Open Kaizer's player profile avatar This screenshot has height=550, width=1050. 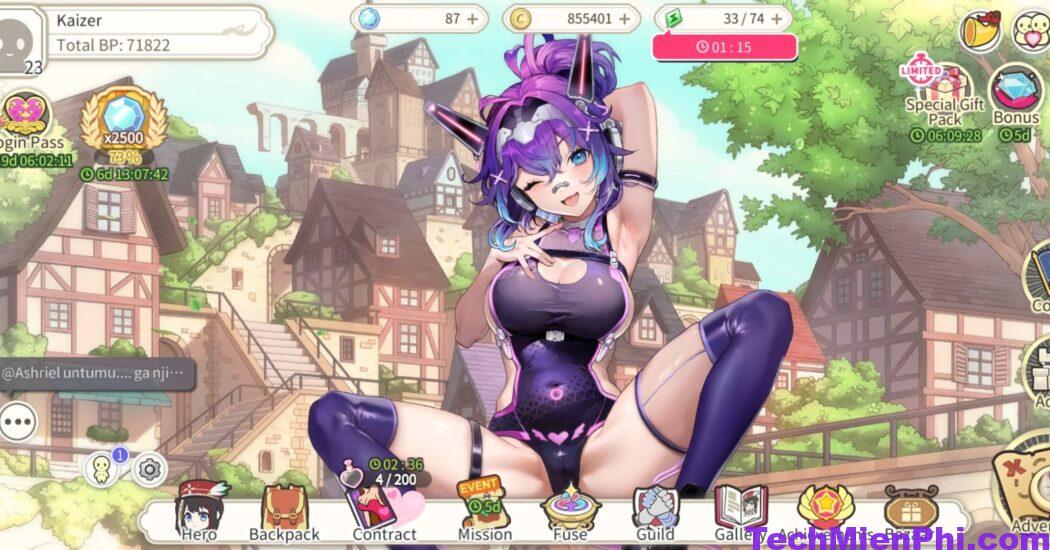pos(20,38)
